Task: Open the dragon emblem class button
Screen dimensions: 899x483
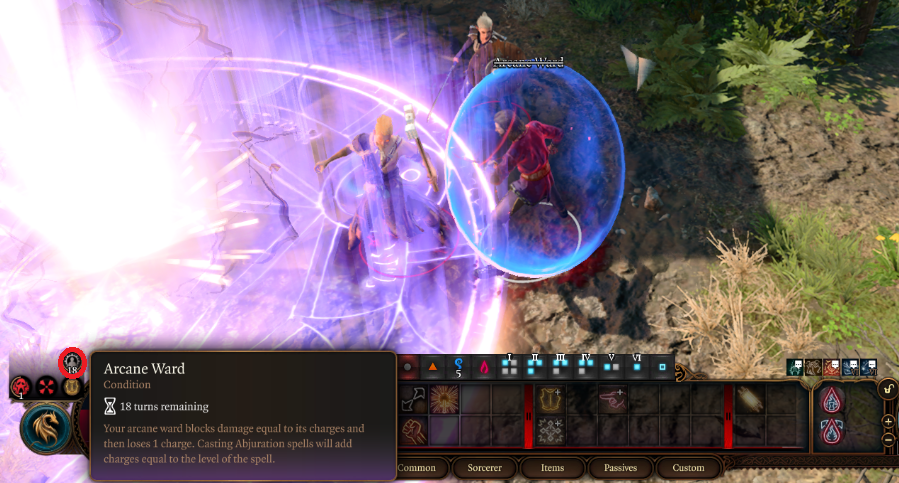Action: [45, 427]
